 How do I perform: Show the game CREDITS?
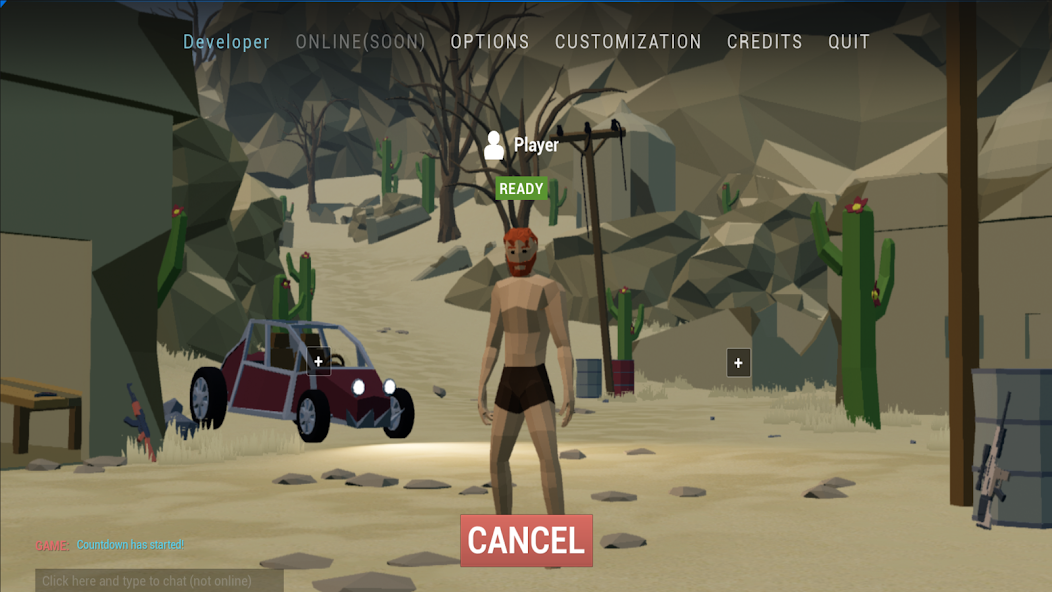(x=765, y=42)
